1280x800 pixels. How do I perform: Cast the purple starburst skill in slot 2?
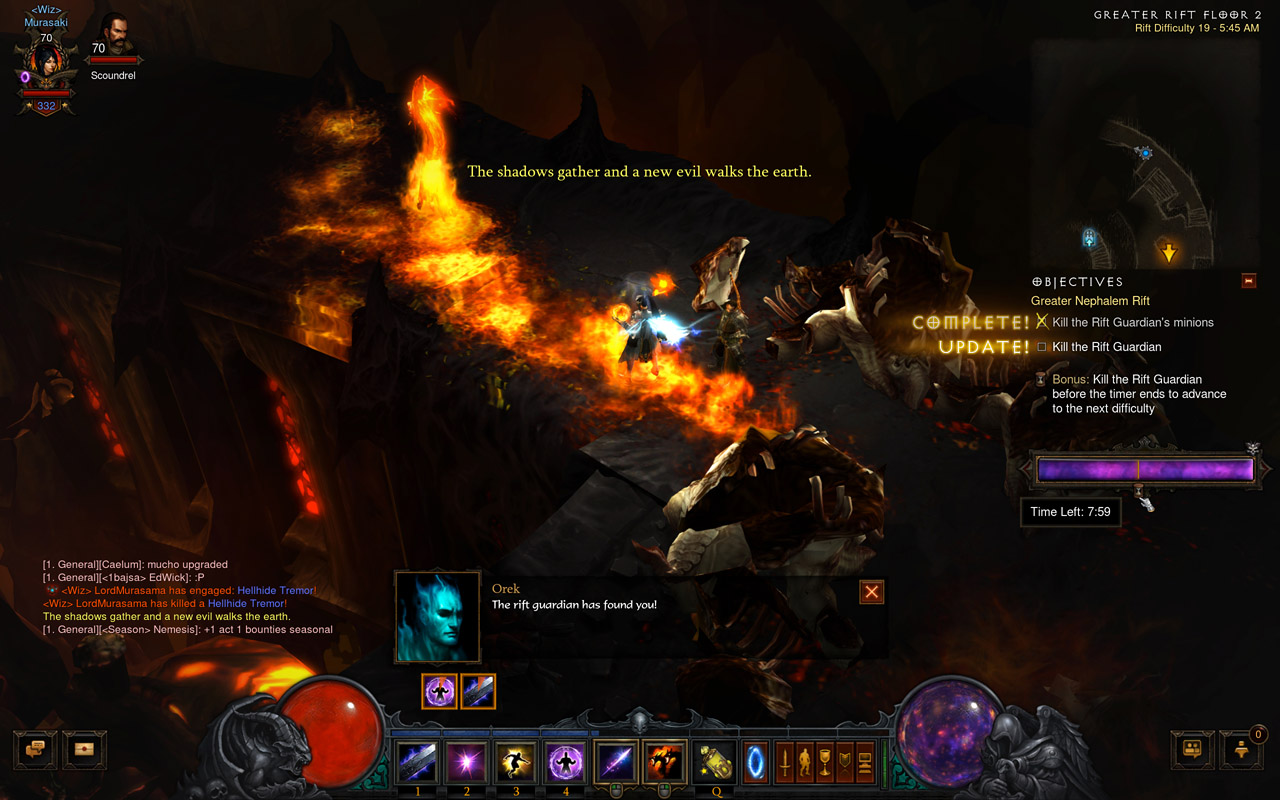(x=466, y=763)
